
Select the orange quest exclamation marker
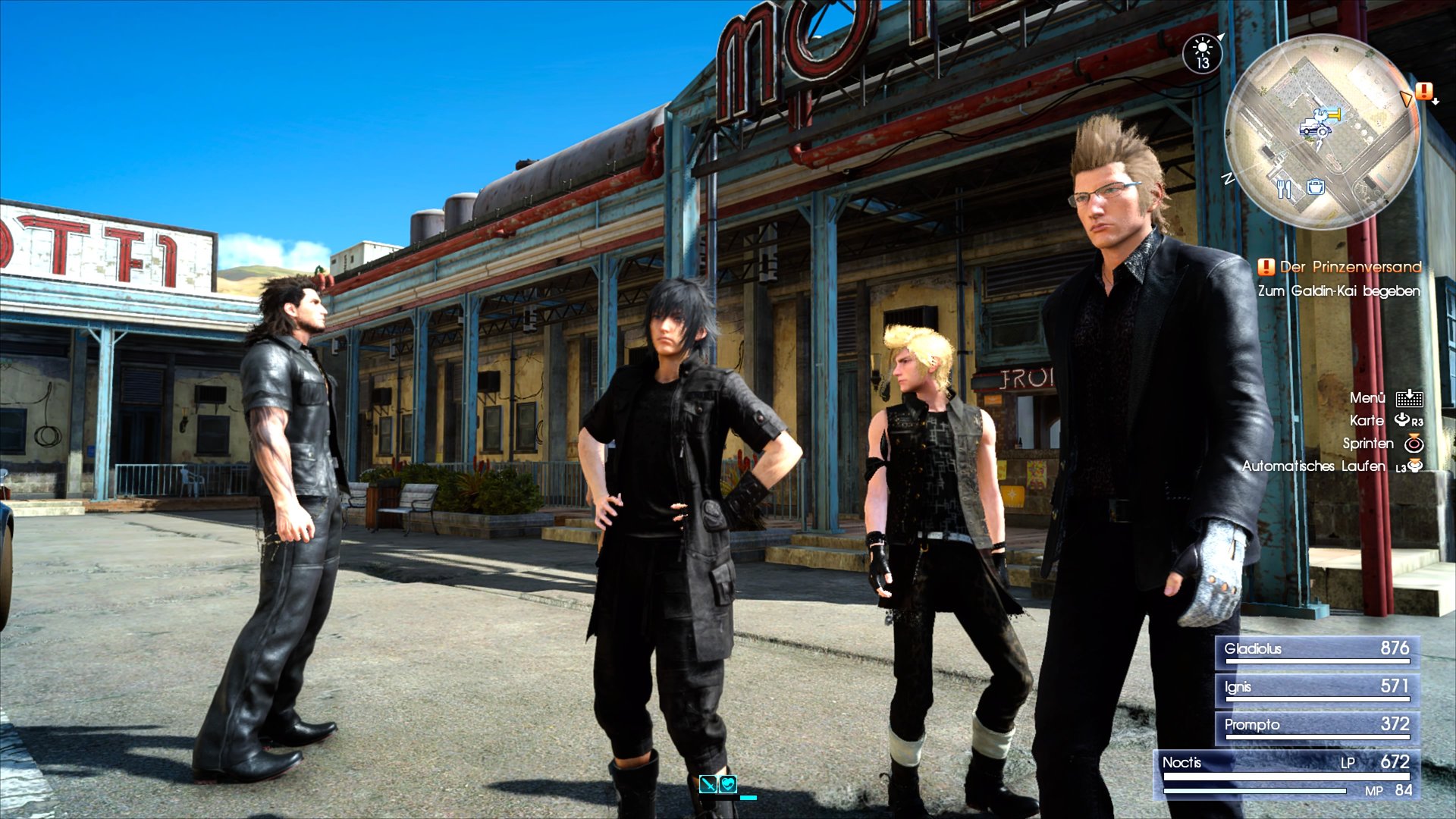tap(1424, 93)
